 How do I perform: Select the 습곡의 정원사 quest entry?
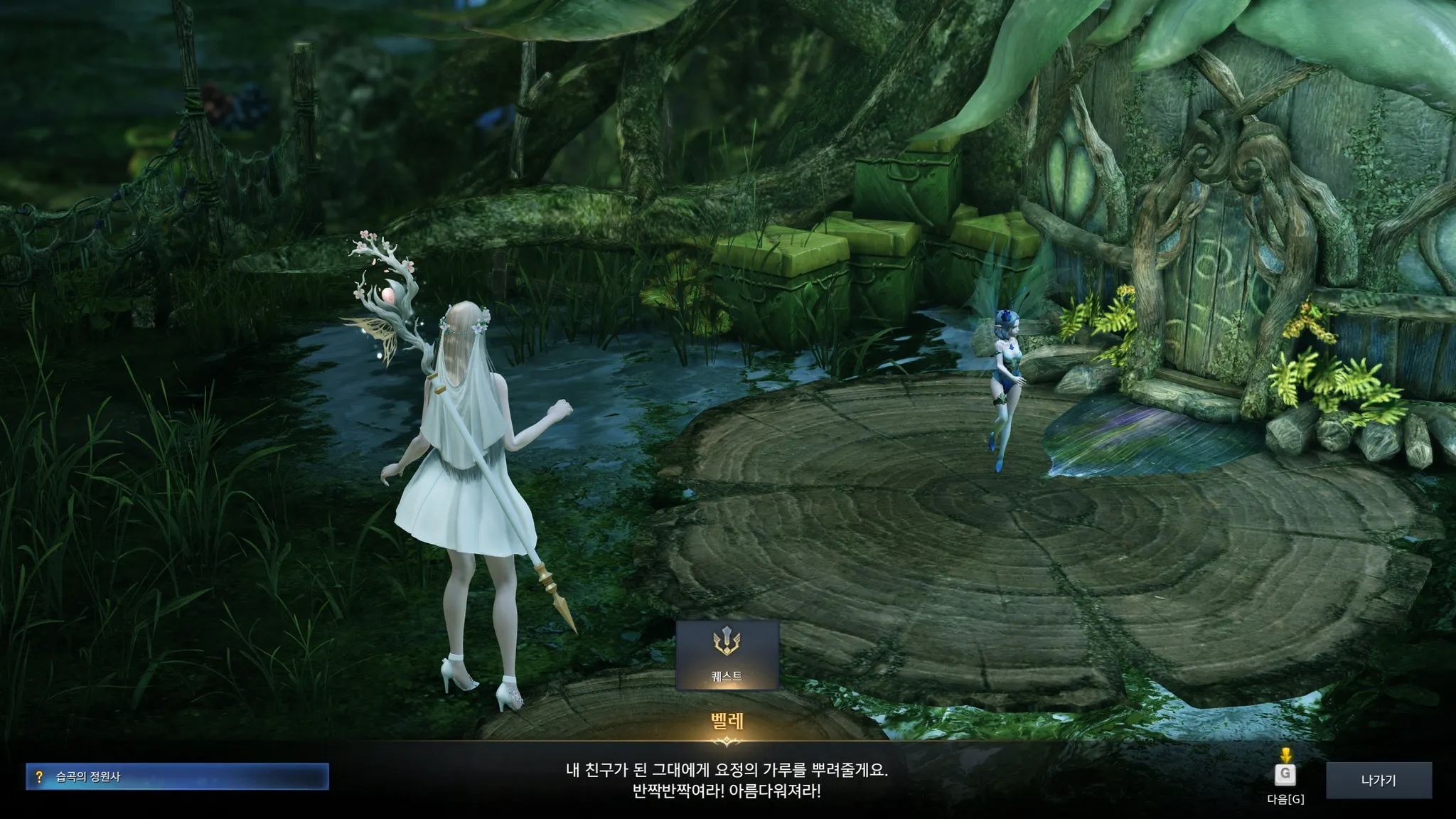click(177, 776)
